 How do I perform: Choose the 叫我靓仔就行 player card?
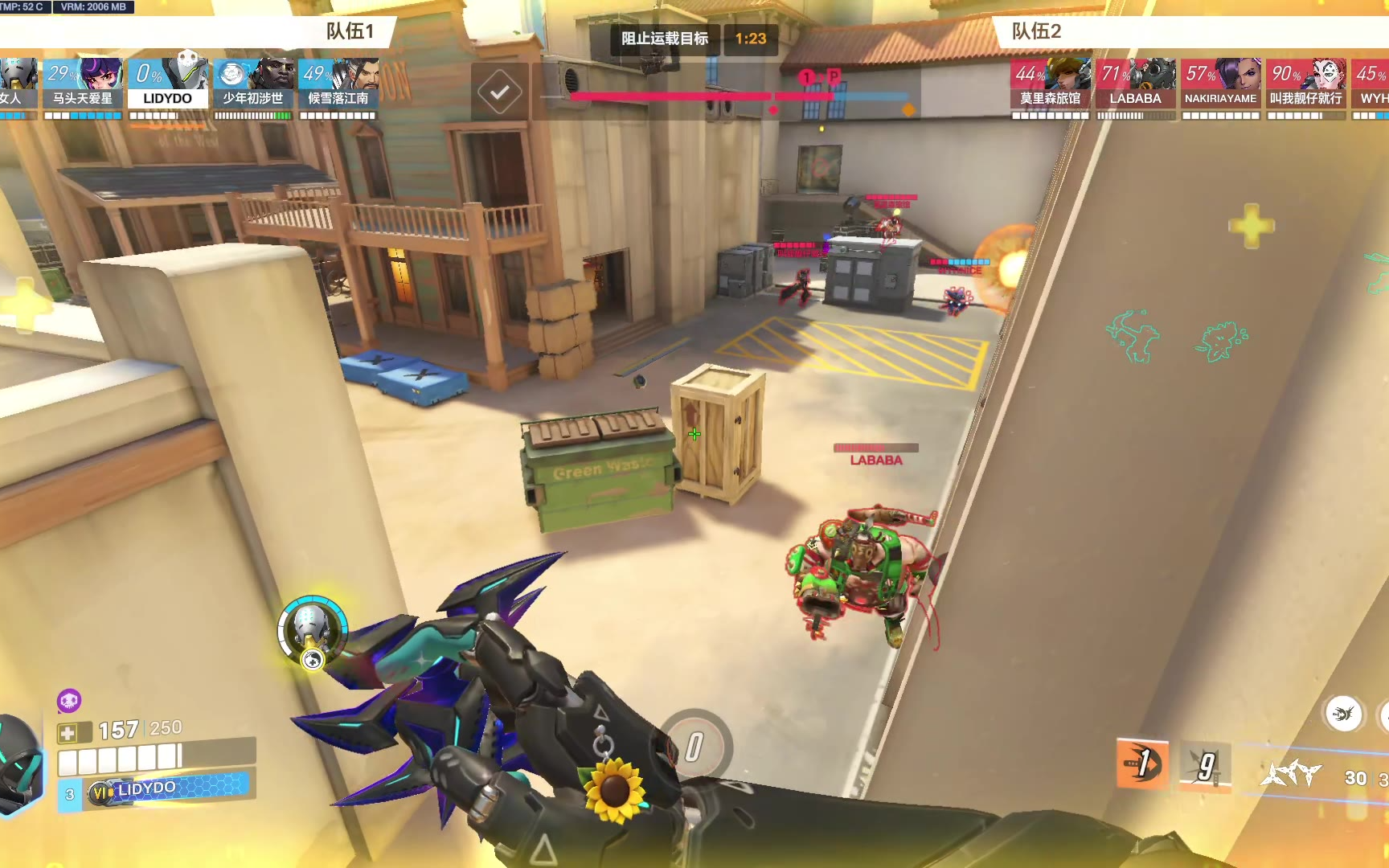point(1305,84)
